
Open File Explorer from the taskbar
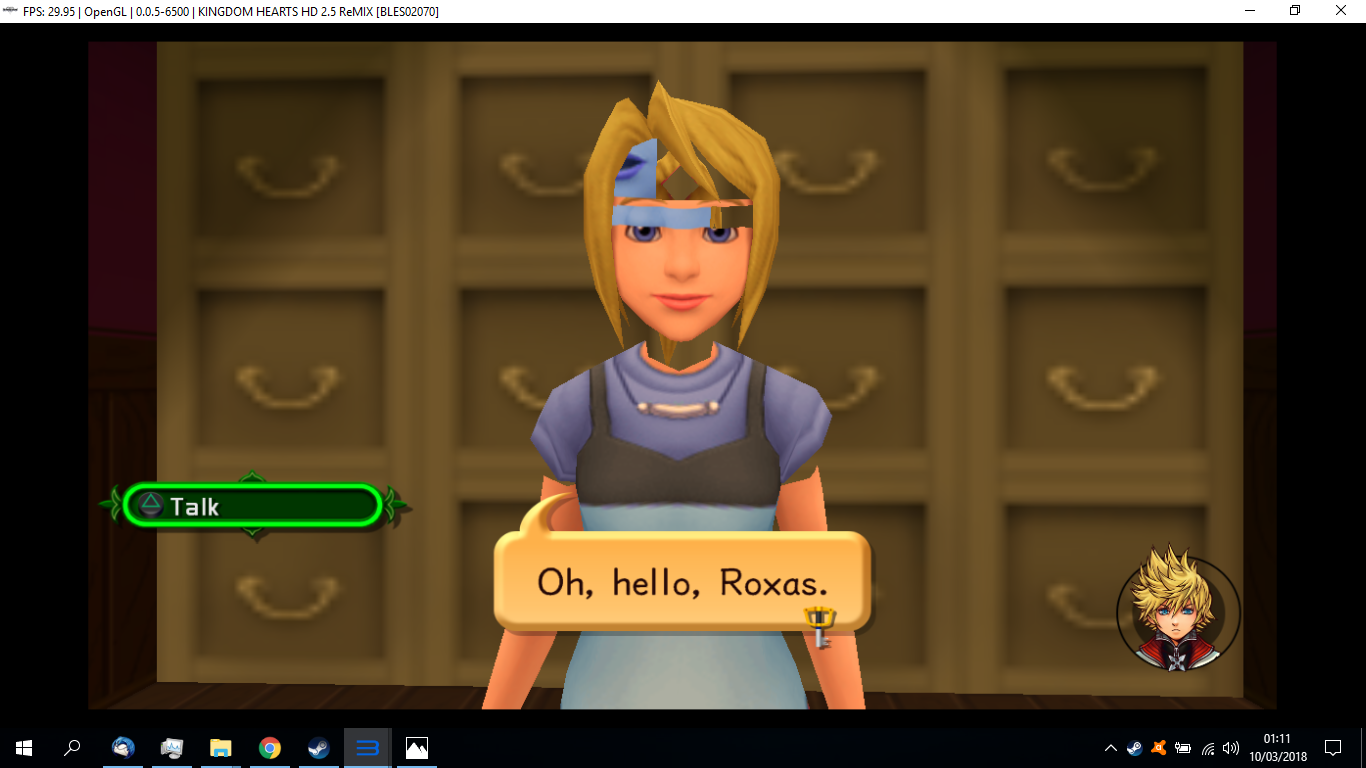(x=219, y=748)
